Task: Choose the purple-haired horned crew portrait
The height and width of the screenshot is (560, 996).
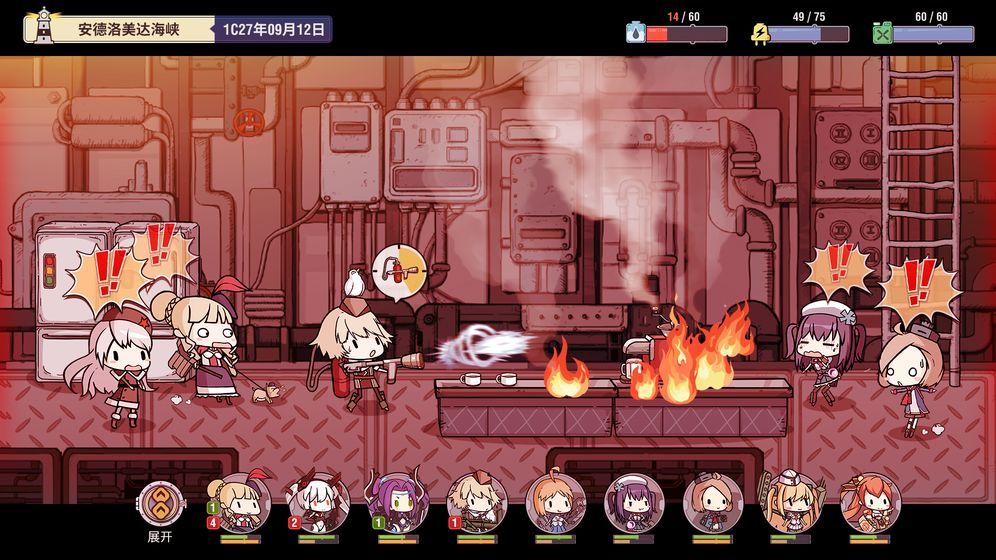Action: (398, 502)
